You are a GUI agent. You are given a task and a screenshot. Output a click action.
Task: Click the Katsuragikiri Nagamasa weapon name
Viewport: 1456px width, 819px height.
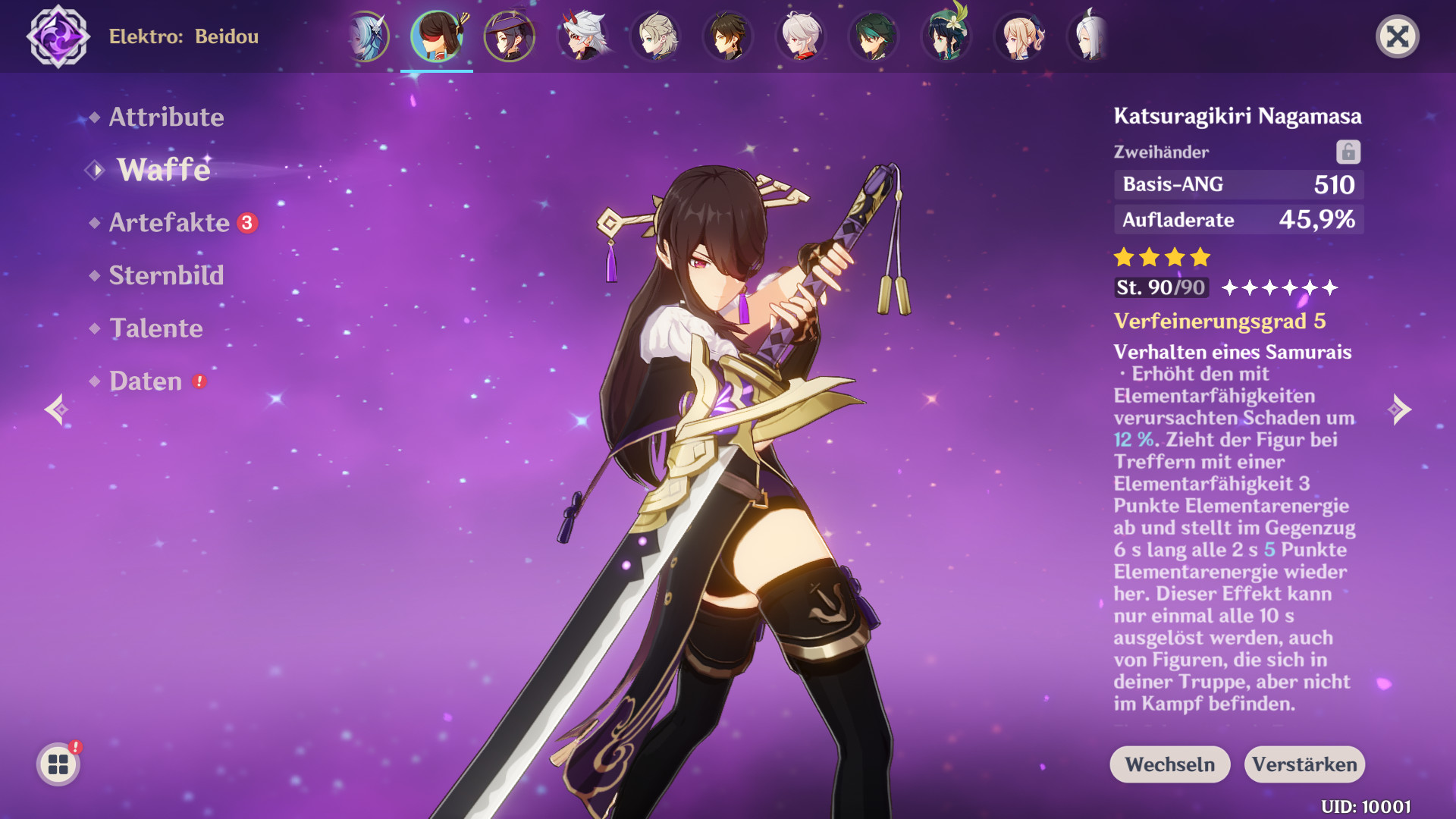point(1238,116)
